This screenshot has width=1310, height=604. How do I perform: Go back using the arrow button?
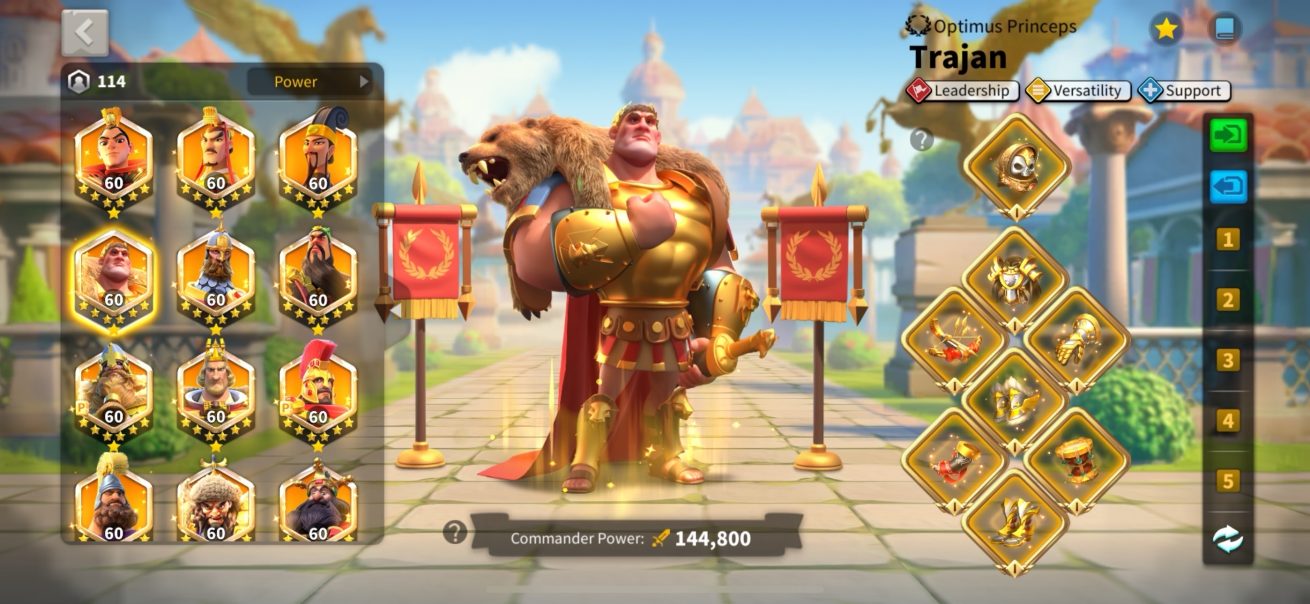[85, 33]
